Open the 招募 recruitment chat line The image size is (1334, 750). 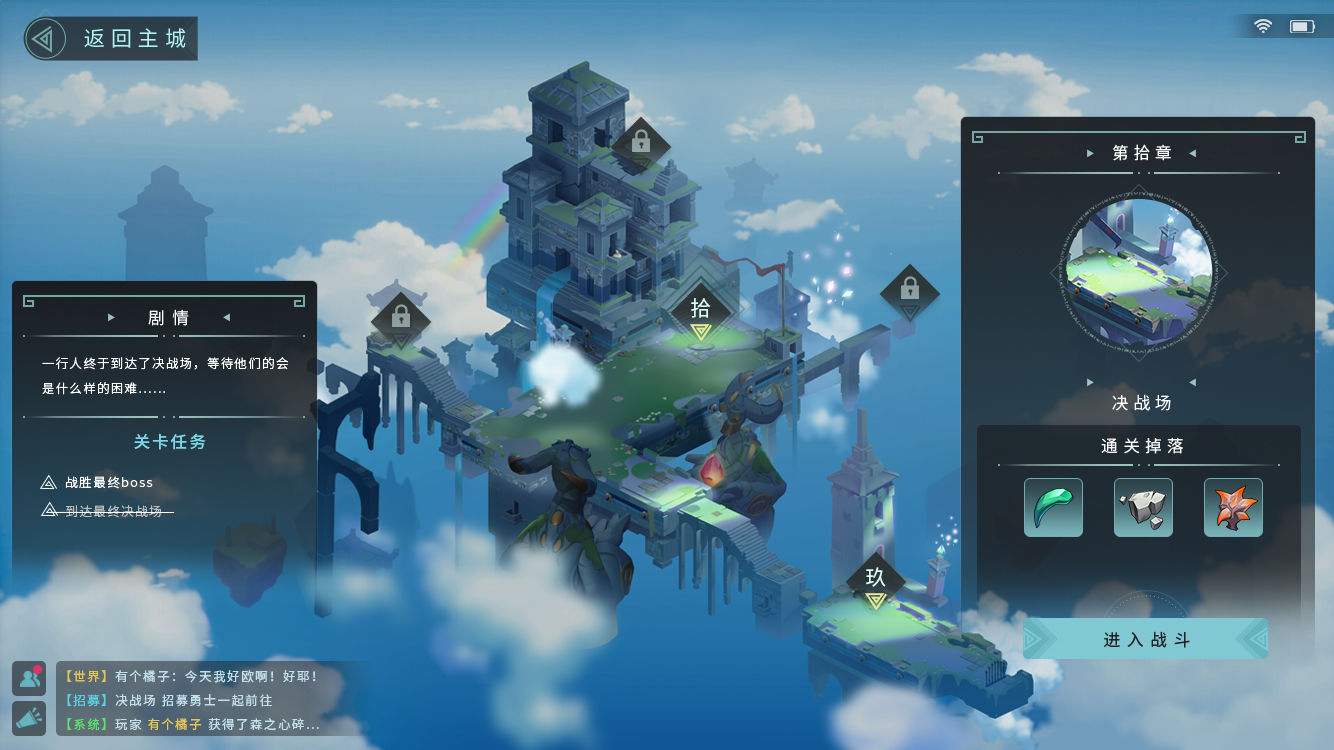click(x=170, y=700)
